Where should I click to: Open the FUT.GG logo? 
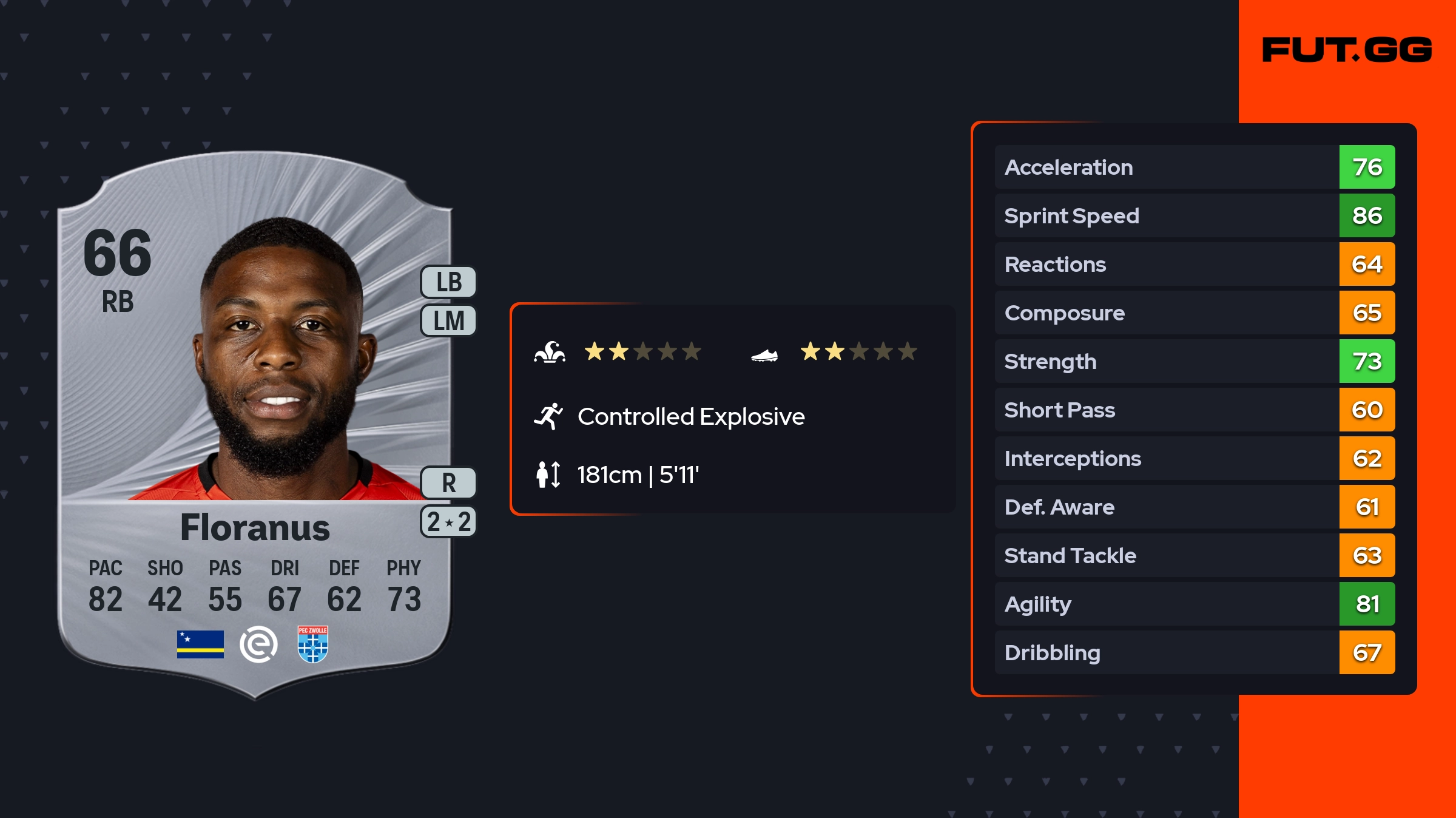coord(1347,50)
